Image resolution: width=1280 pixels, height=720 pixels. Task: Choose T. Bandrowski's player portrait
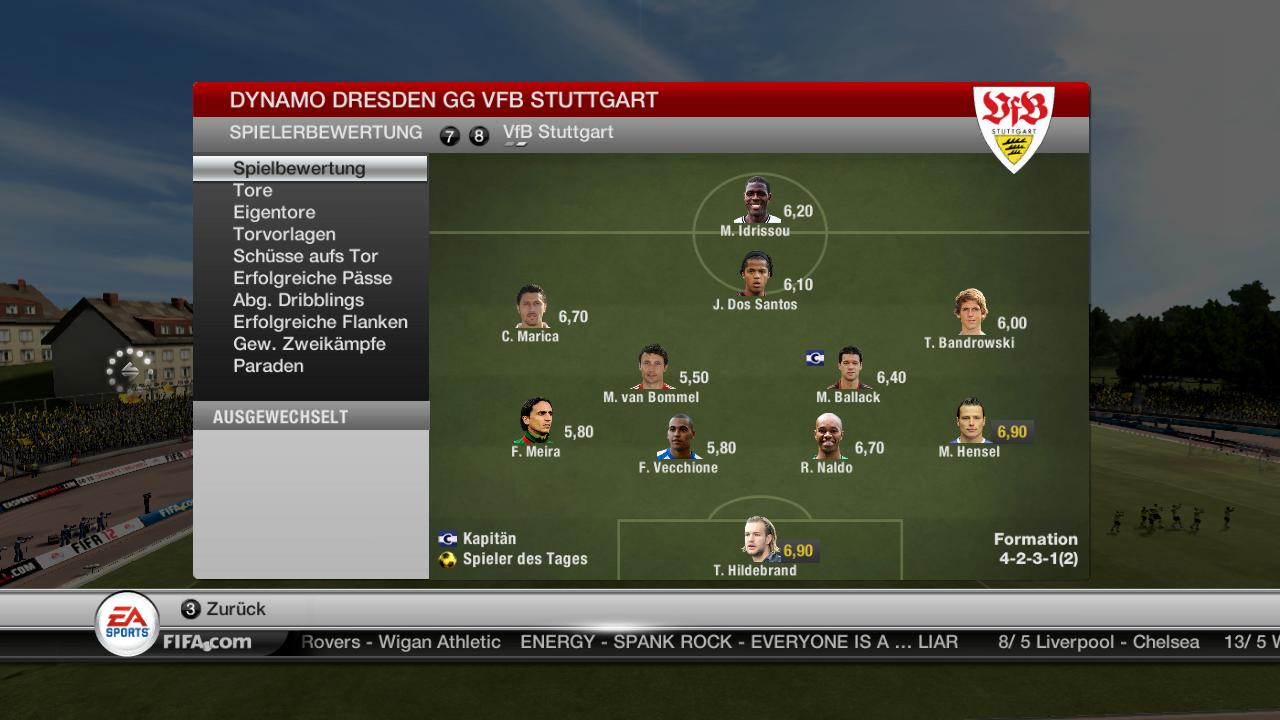click(x=969, y=313)
